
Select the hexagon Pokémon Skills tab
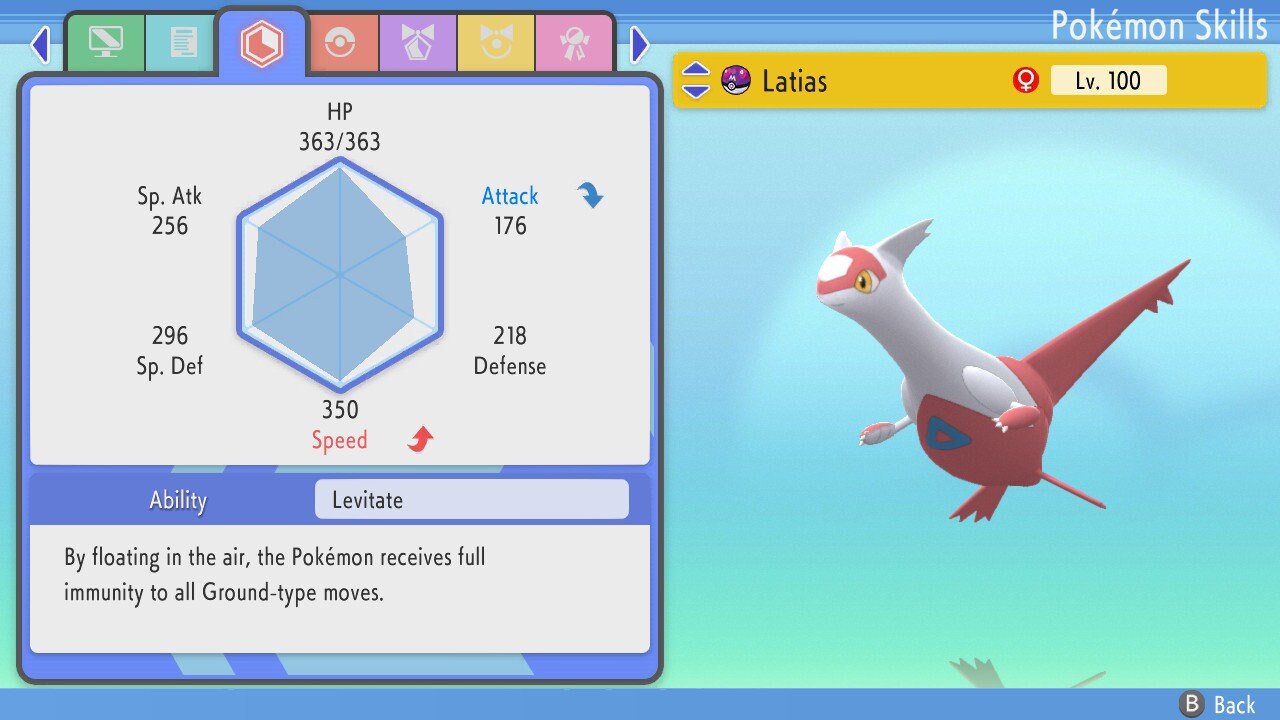point(262,43)
